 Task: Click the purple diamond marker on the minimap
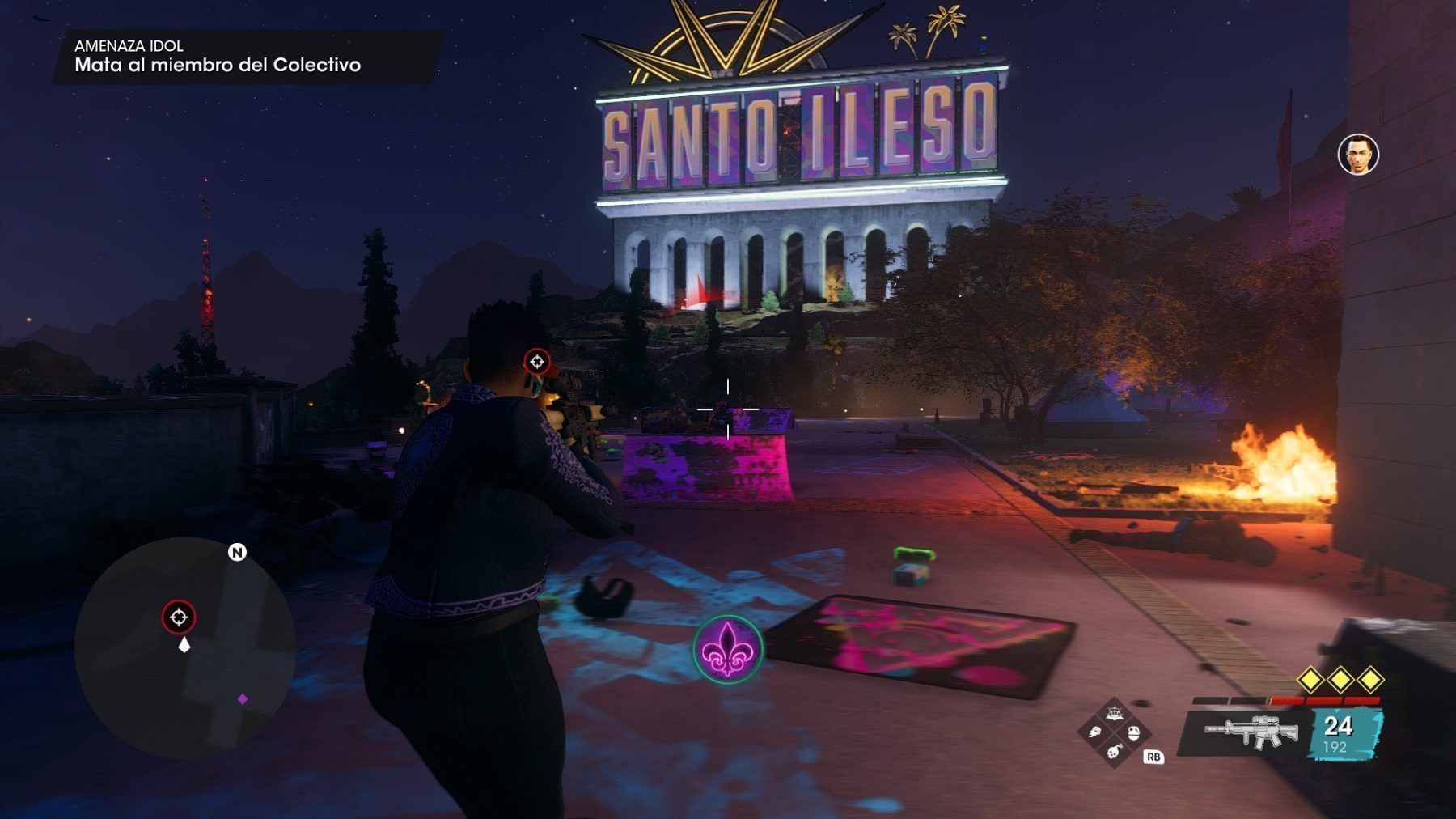click(242, 698)
